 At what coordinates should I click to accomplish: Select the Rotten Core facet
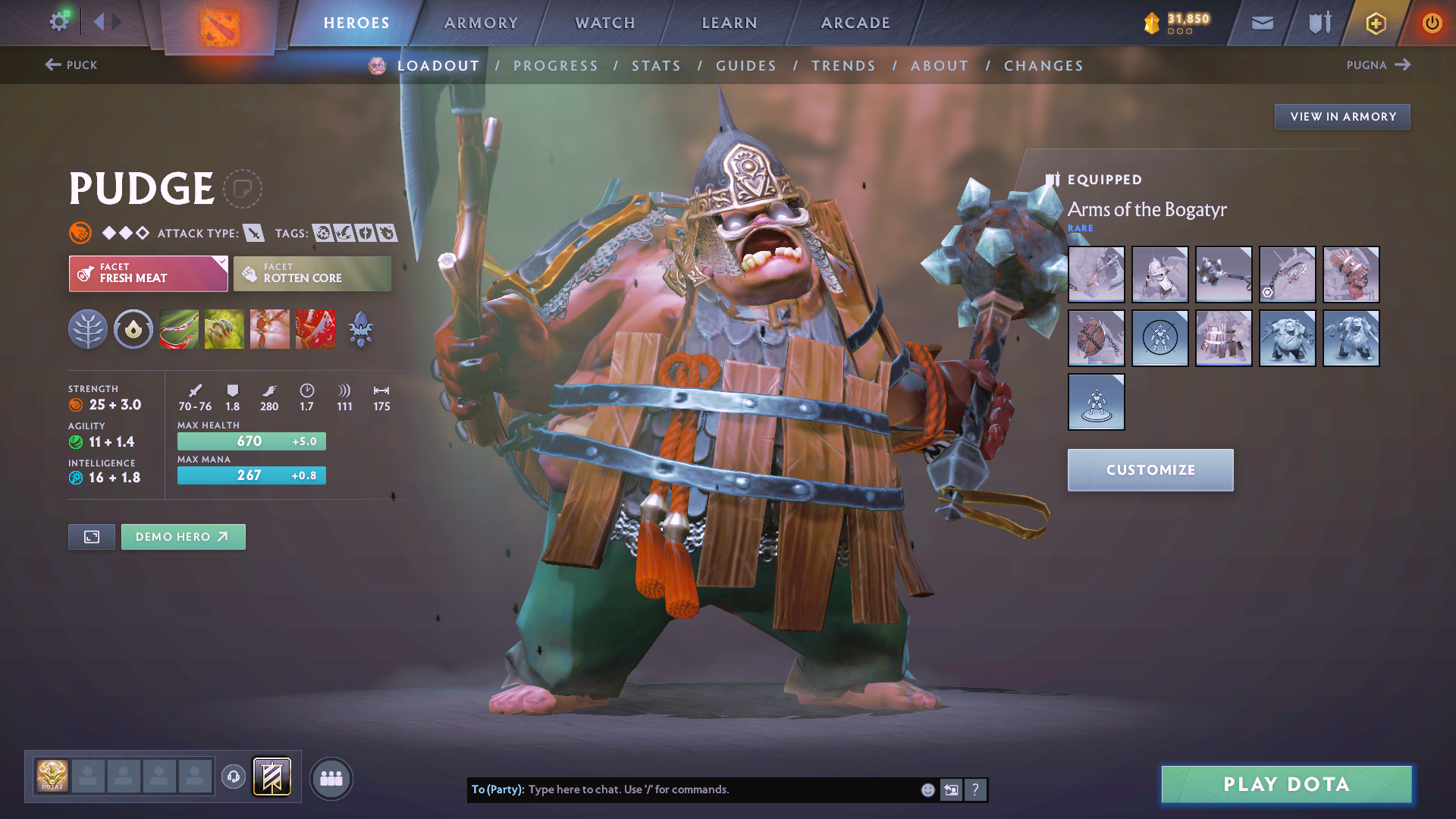(x=312, y=274)
